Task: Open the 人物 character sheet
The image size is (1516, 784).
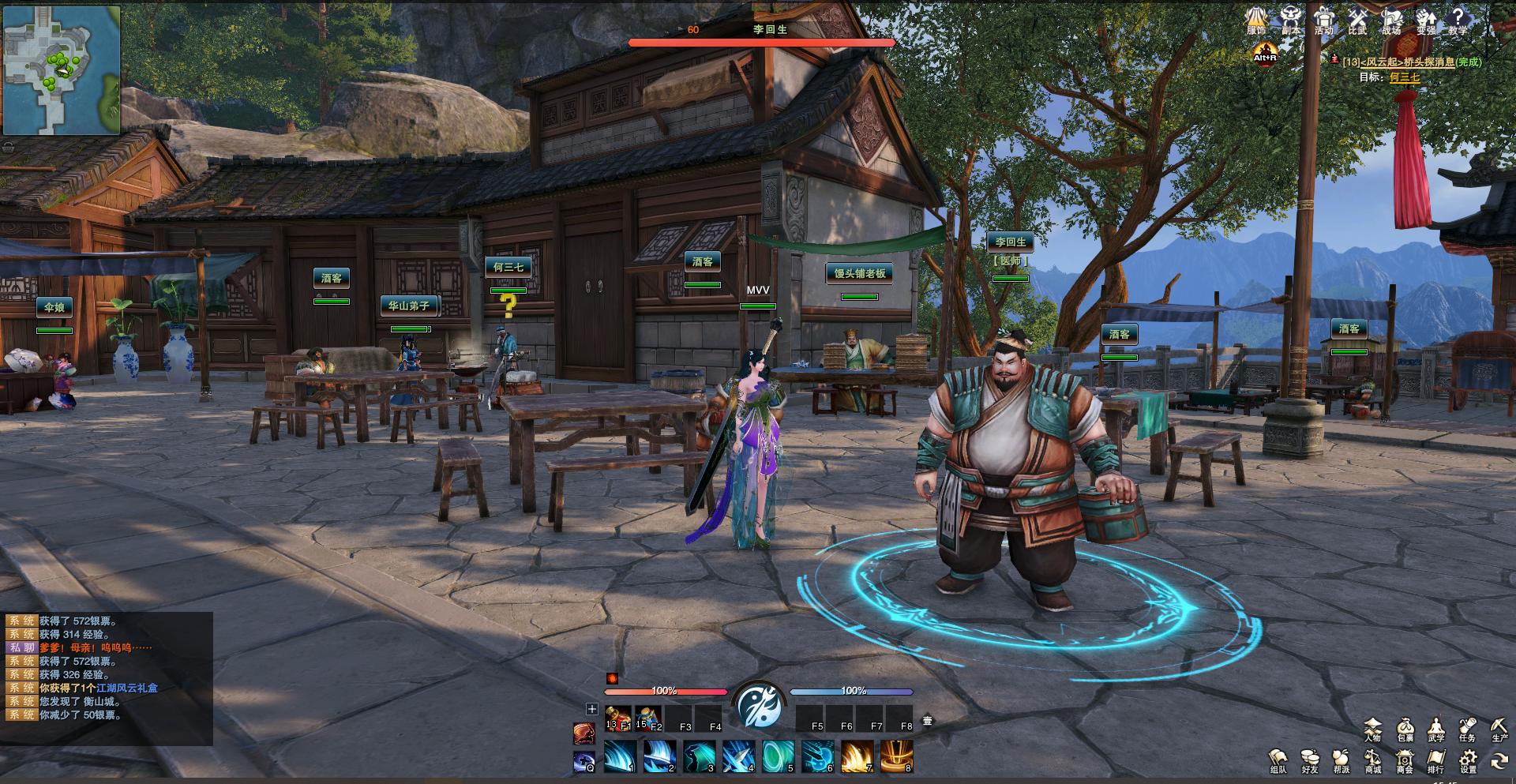Action: tap(1373, 729)
